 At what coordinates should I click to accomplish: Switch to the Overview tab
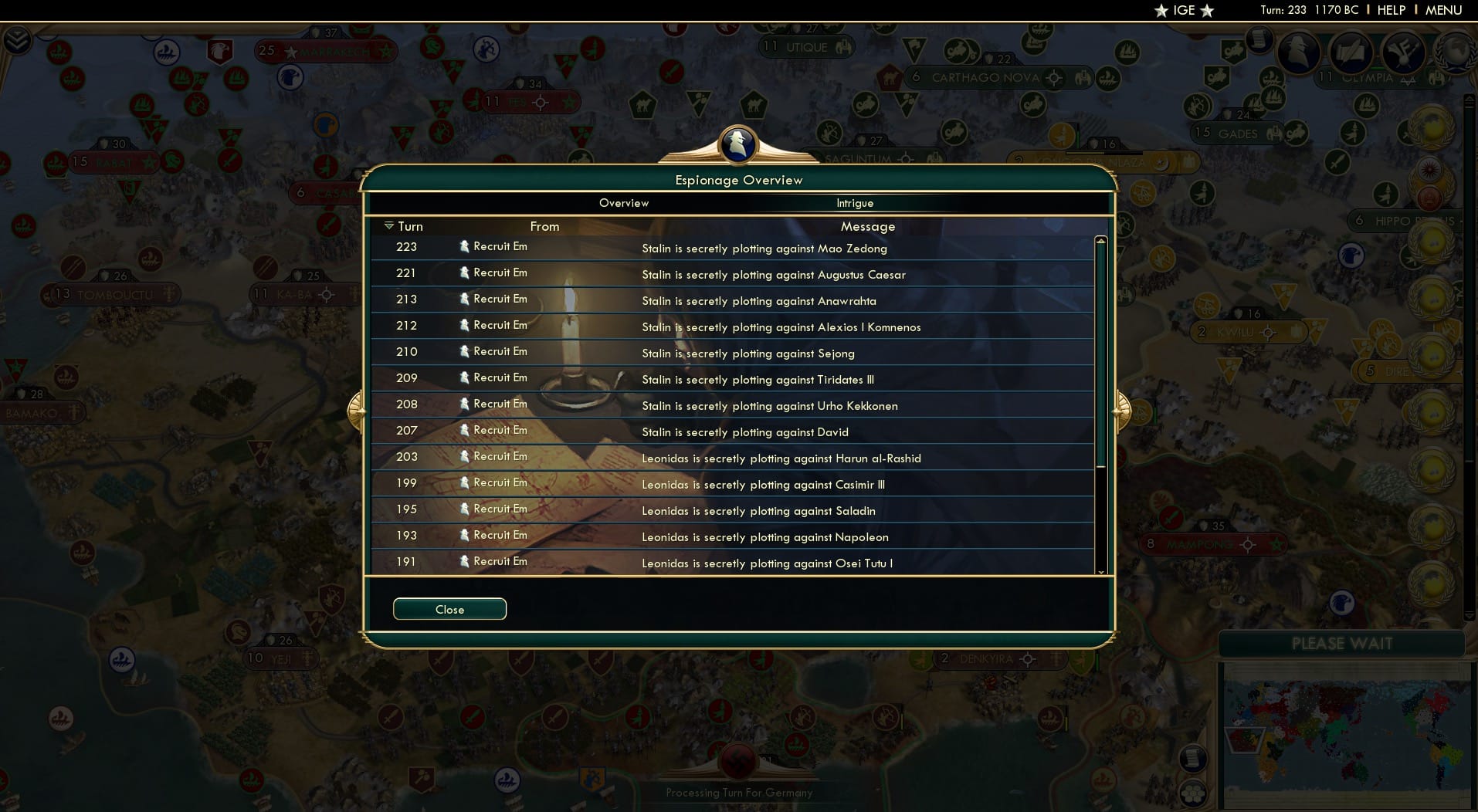(x=624, y=203)
